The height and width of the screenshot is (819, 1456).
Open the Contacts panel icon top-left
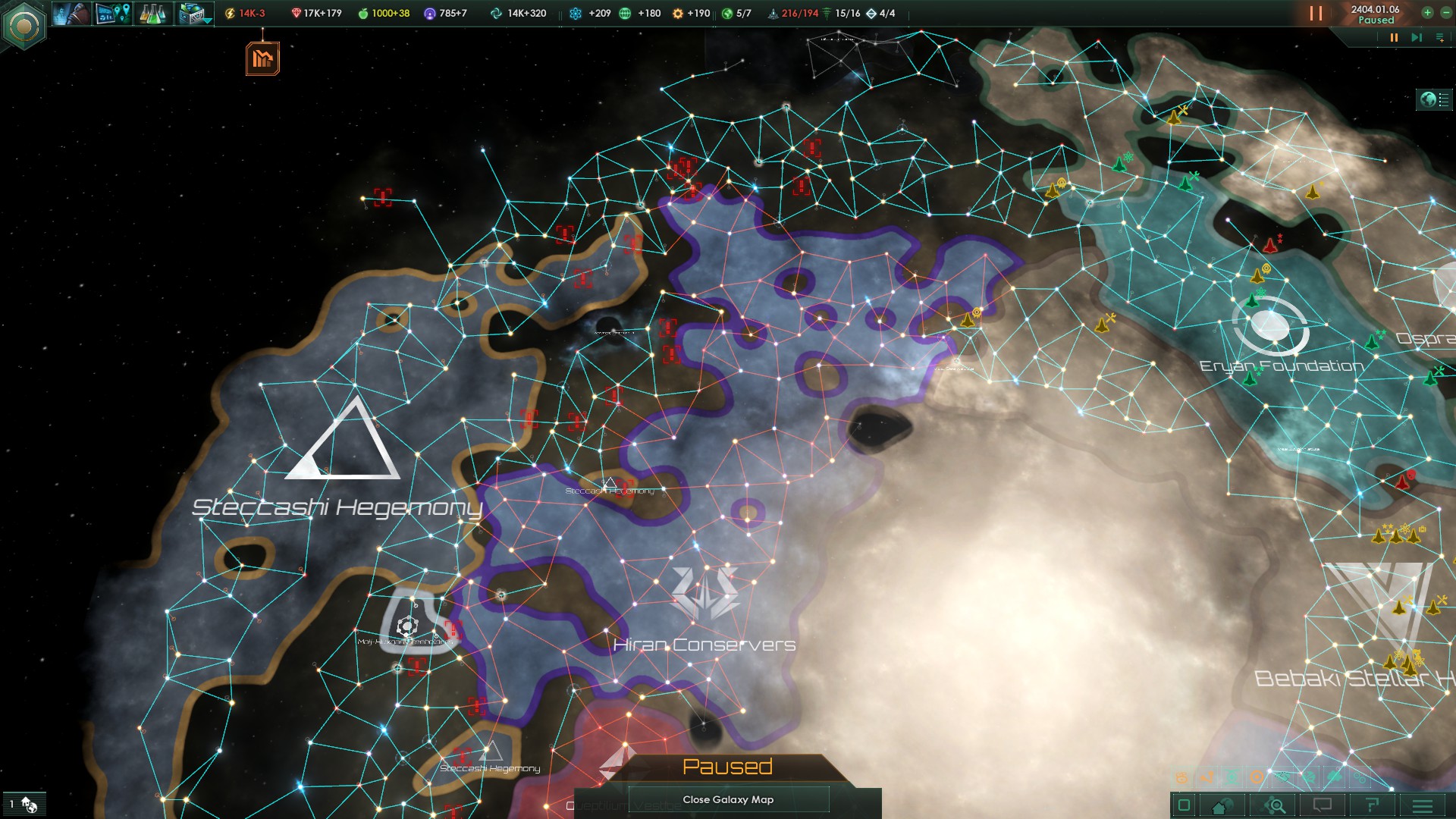pos(72,13)
